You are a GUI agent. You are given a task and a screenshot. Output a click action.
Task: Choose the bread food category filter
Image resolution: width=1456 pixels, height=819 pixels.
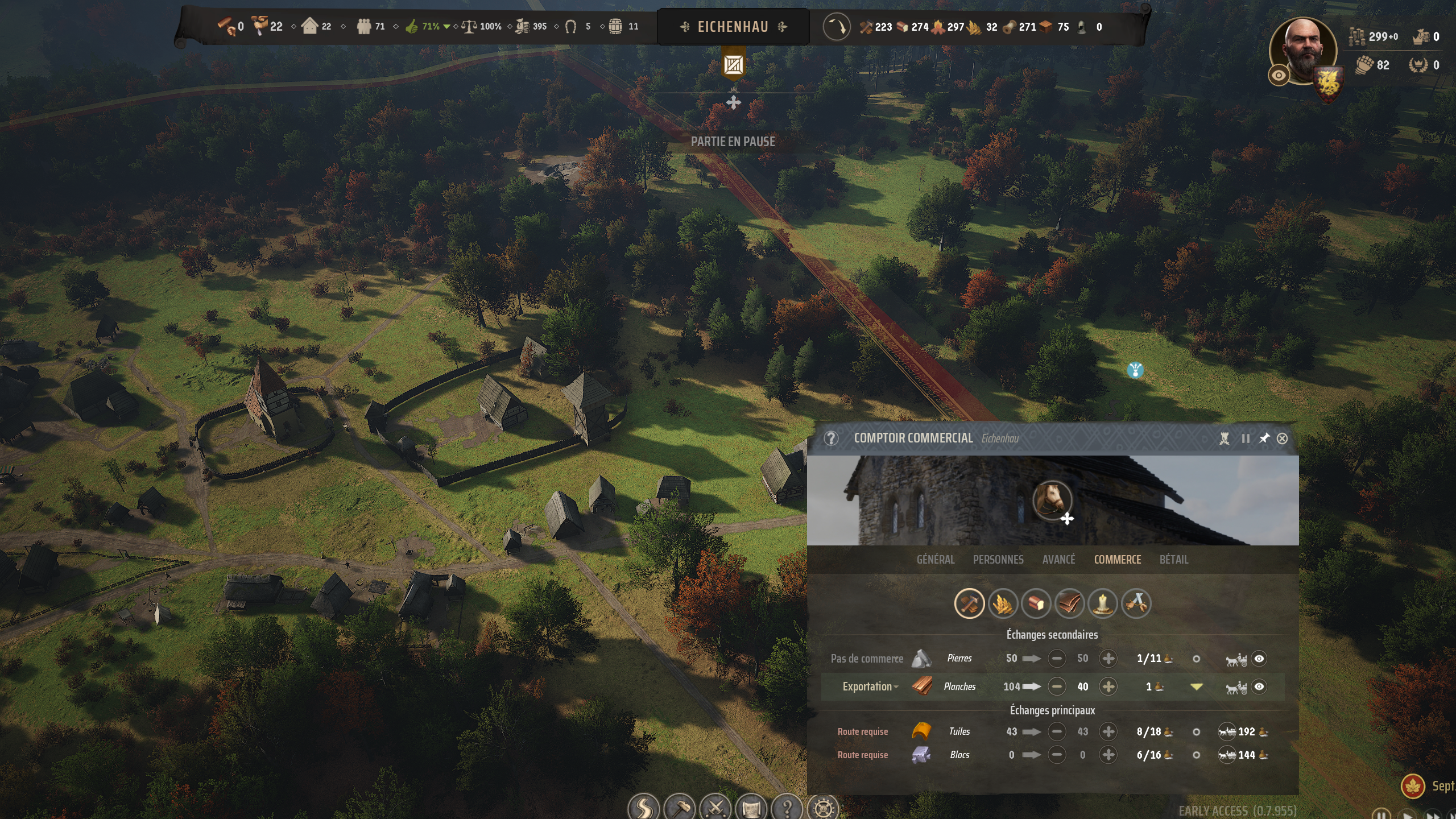[x=1036, y=603]
